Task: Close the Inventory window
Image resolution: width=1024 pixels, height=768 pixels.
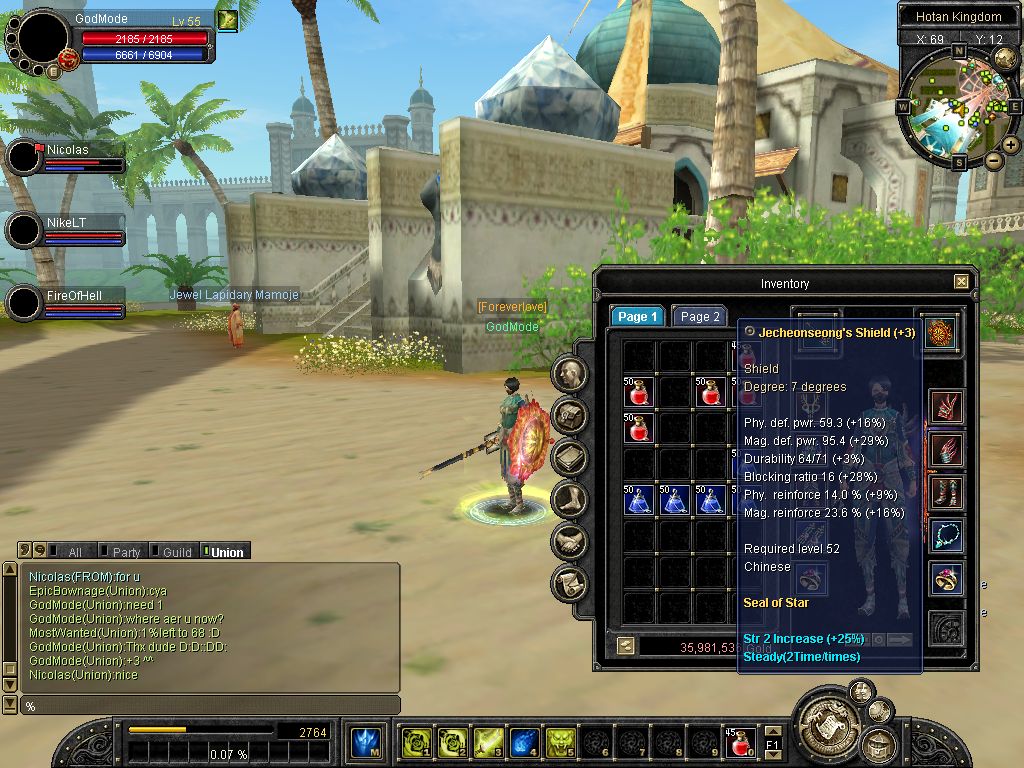Action: (961, 282)
